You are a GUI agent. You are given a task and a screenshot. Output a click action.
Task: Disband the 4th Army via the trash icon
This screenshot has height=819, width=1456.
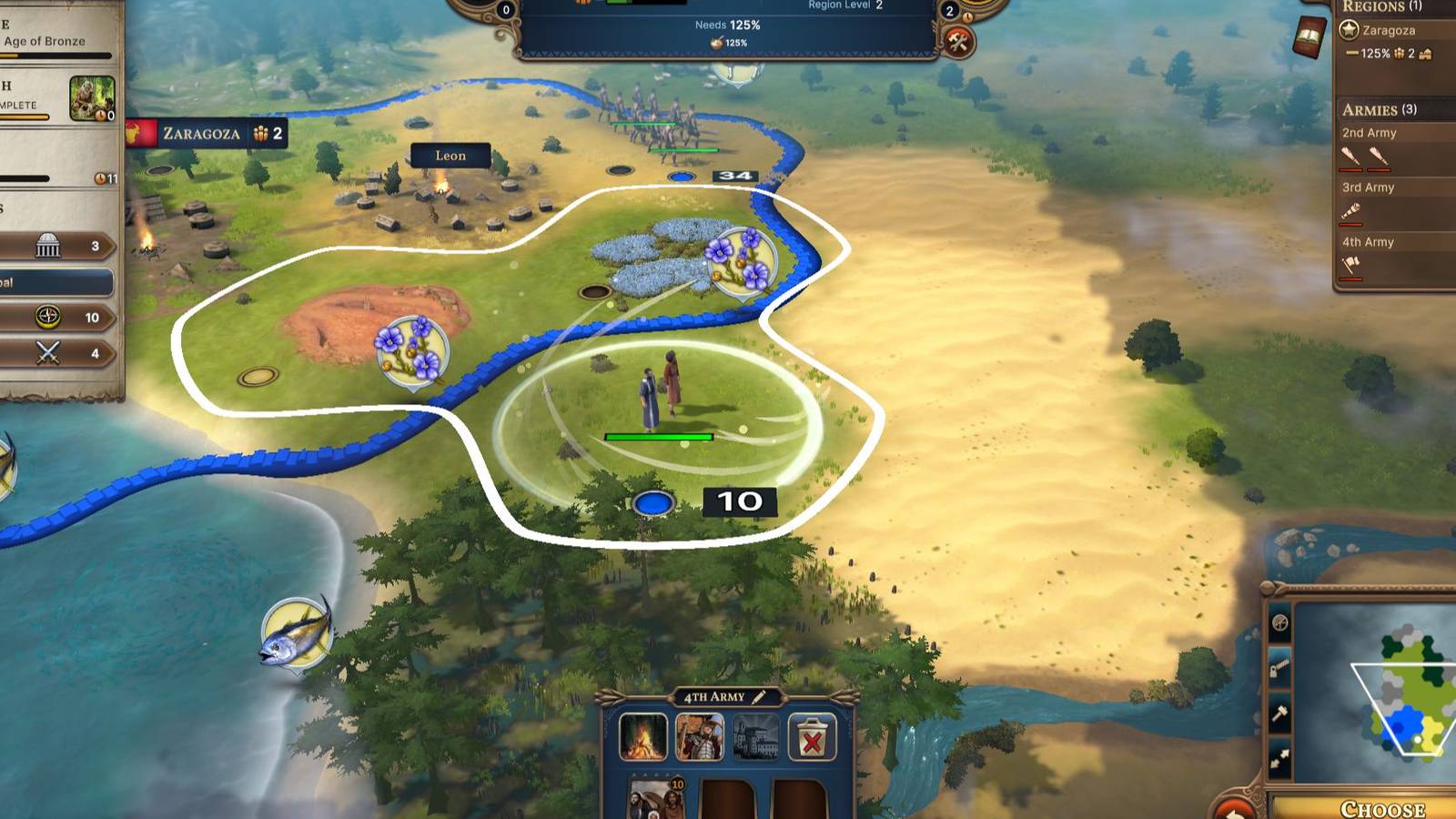(x=812, y=738)
